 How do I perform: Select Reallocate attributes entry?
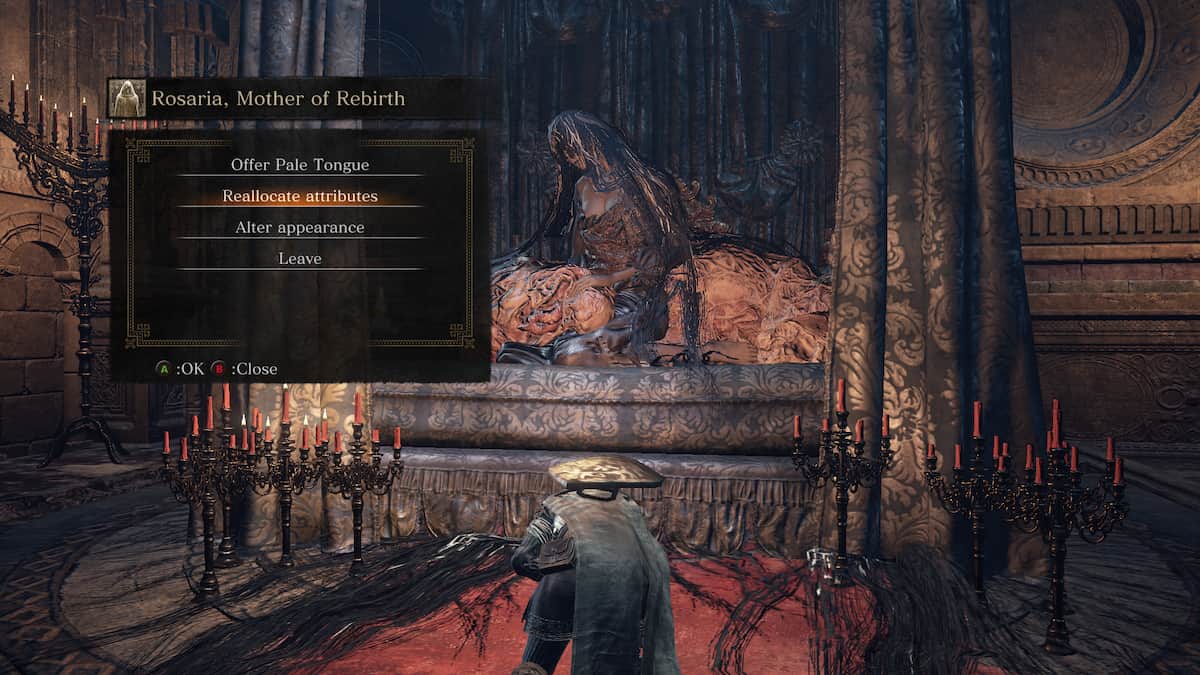click(300, 196)
